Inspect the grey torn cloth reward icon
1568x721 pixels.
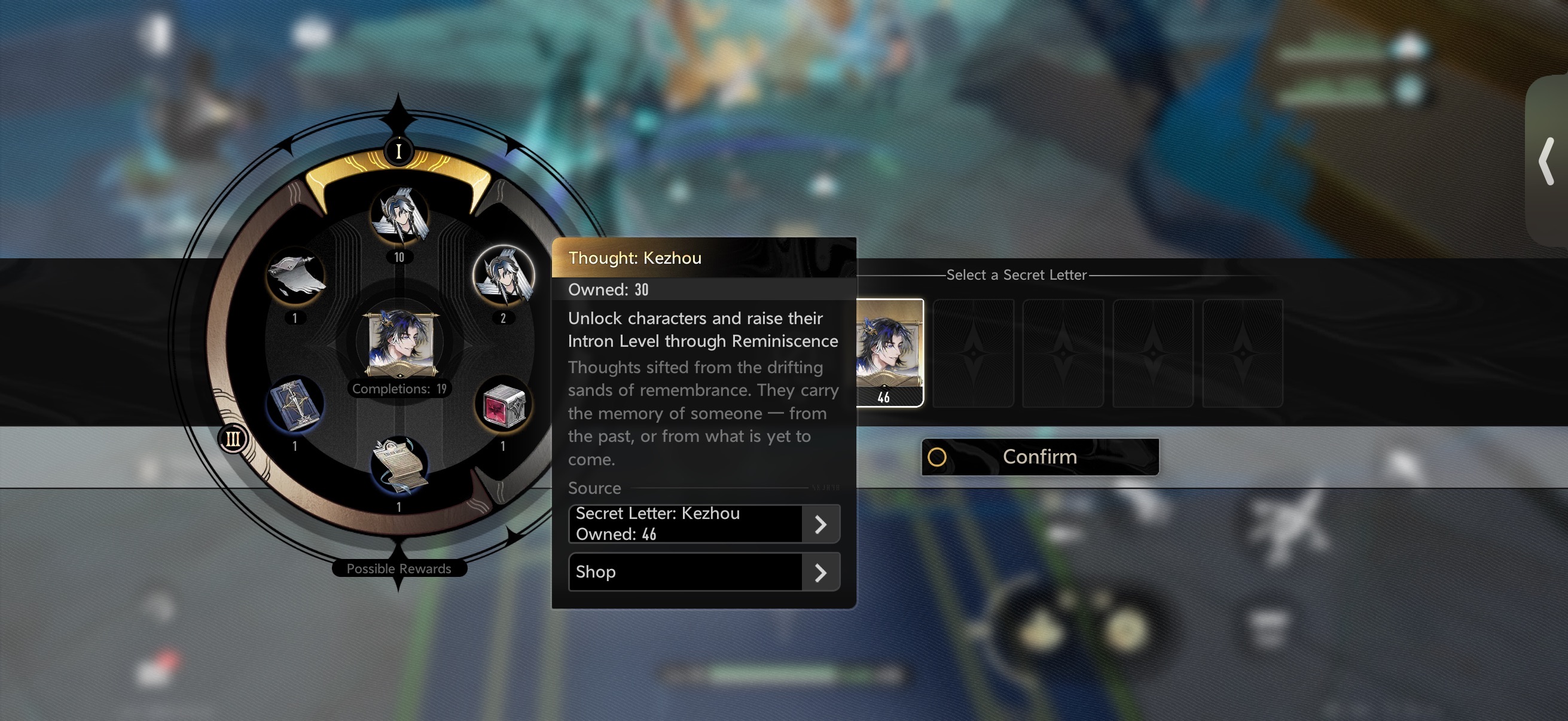point(296,277)
